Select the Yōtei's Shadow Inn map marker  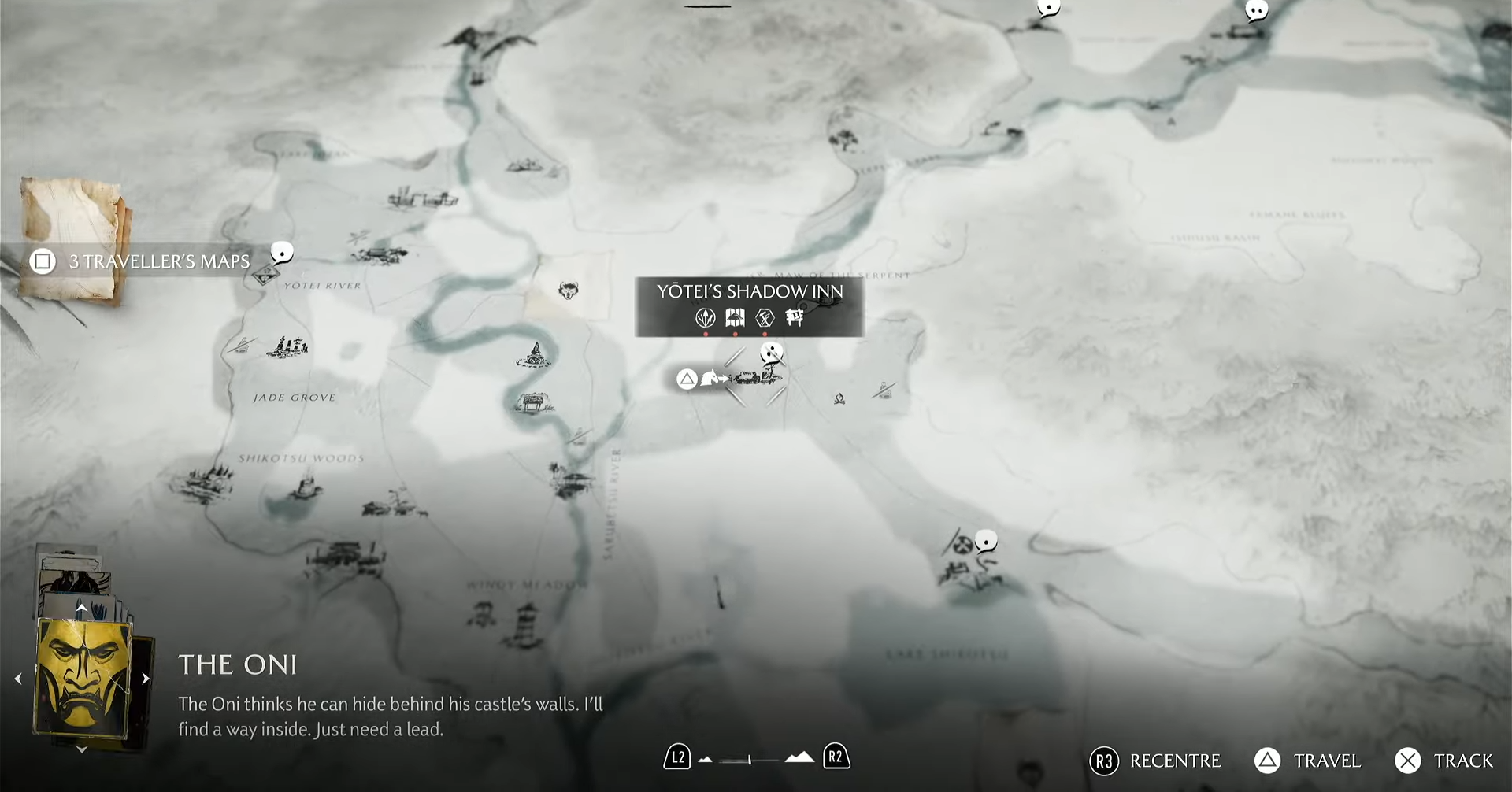coord(752,378)
